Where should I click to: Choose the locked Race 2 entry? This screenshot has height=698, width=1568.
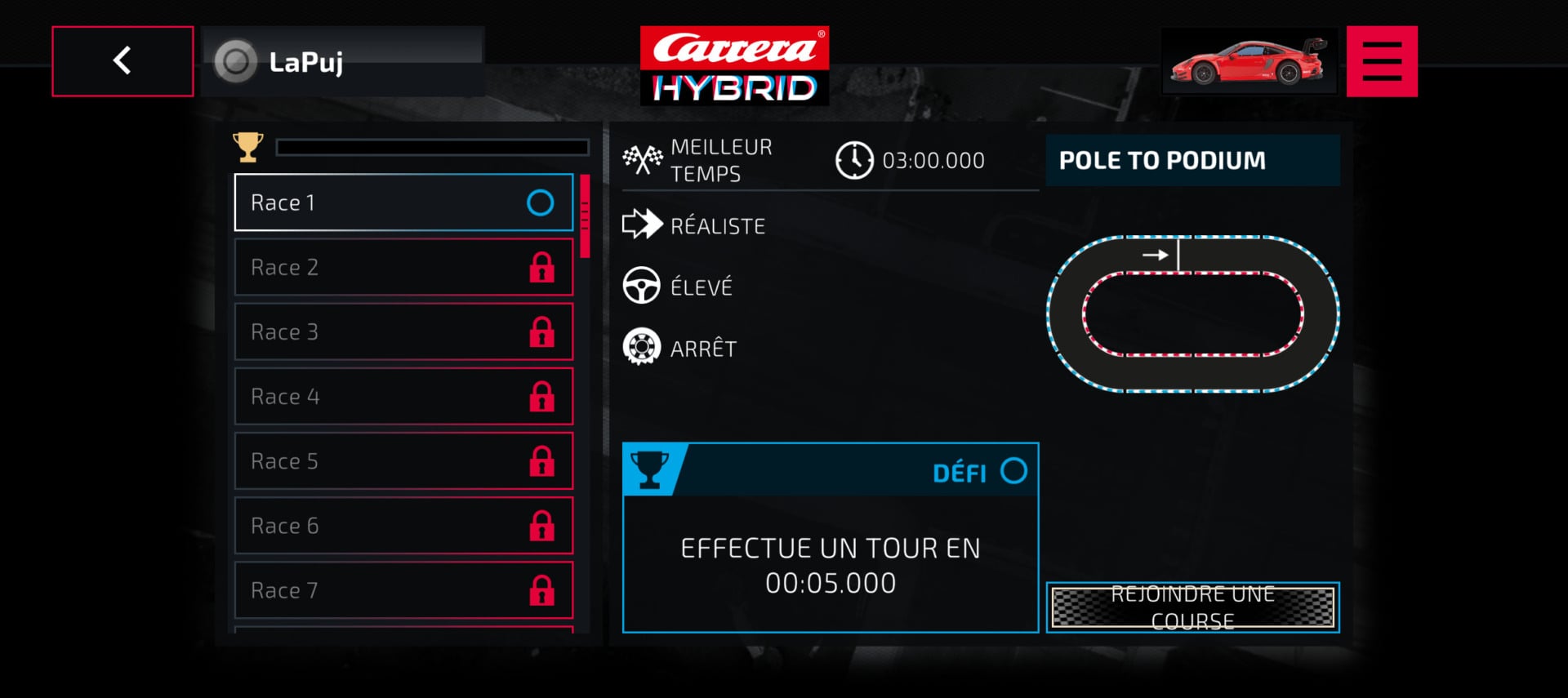[403, 267]
